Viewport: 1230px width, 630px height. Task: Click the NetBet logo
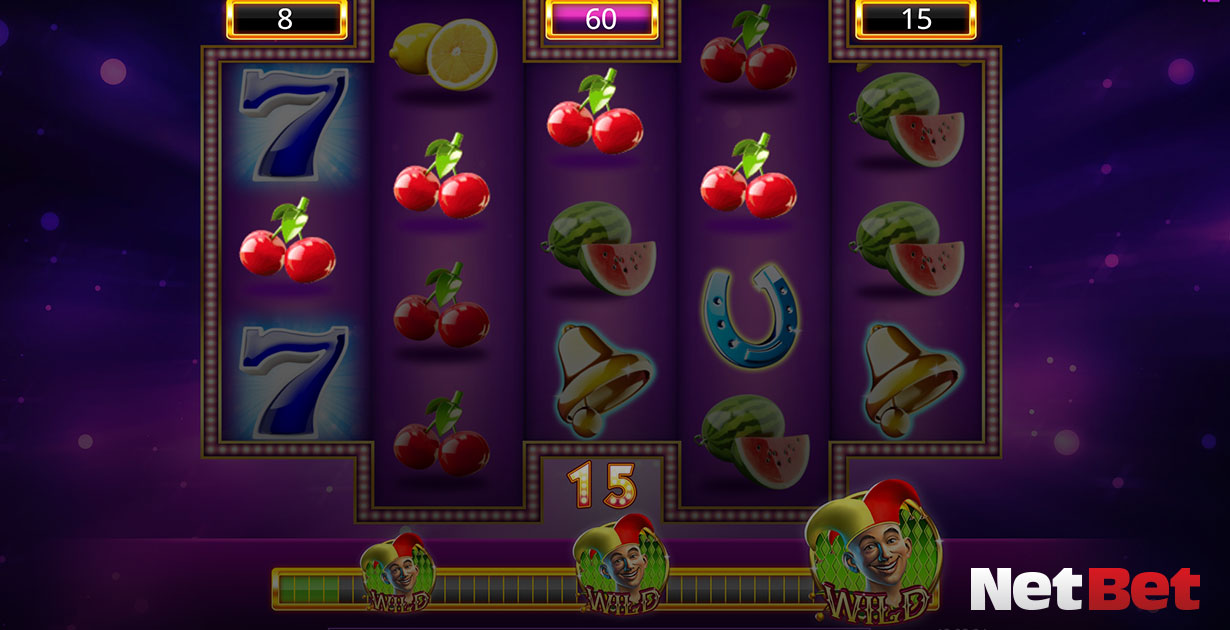pos(1084,589)
